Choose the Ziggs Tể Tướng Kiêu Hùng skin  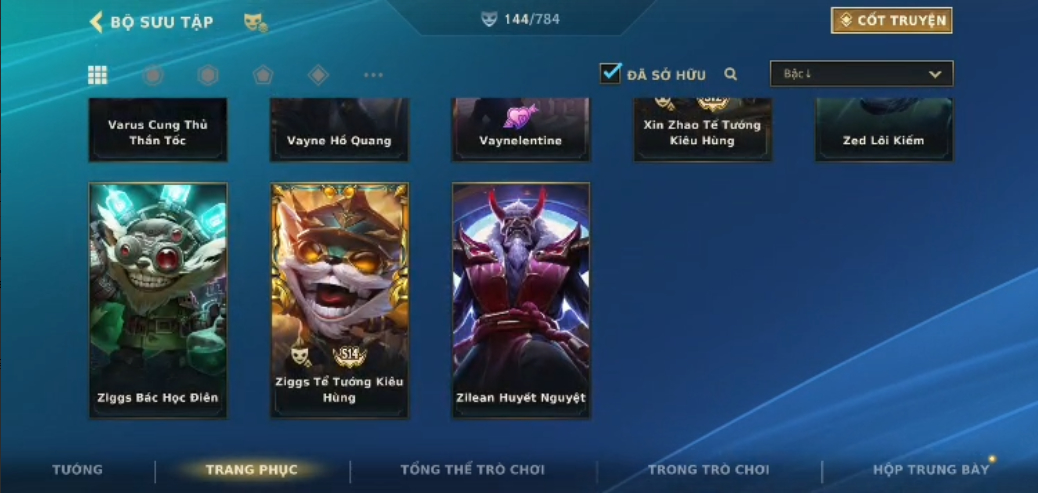coord(340,299)
